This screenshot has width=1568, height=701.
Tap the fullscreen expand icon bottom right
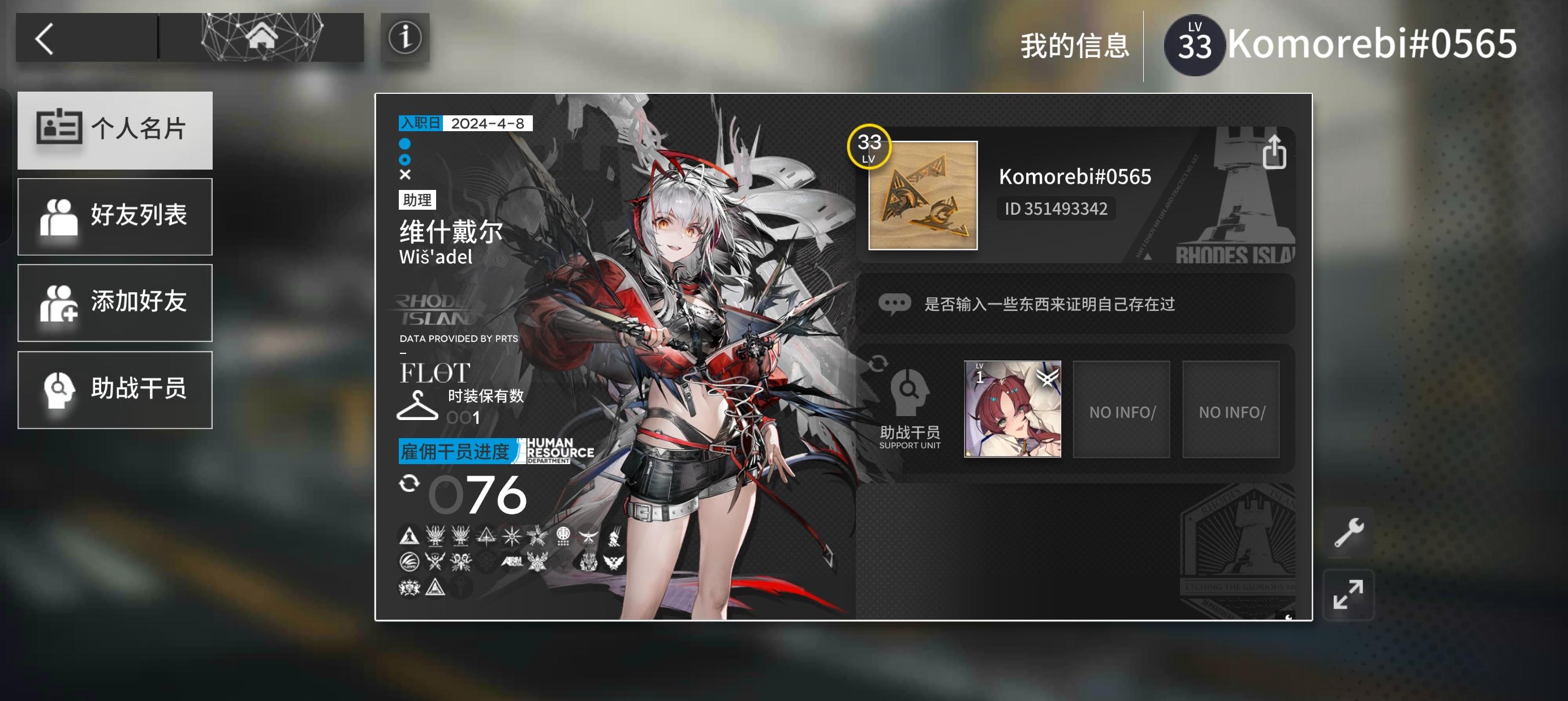click(1349, 595)
